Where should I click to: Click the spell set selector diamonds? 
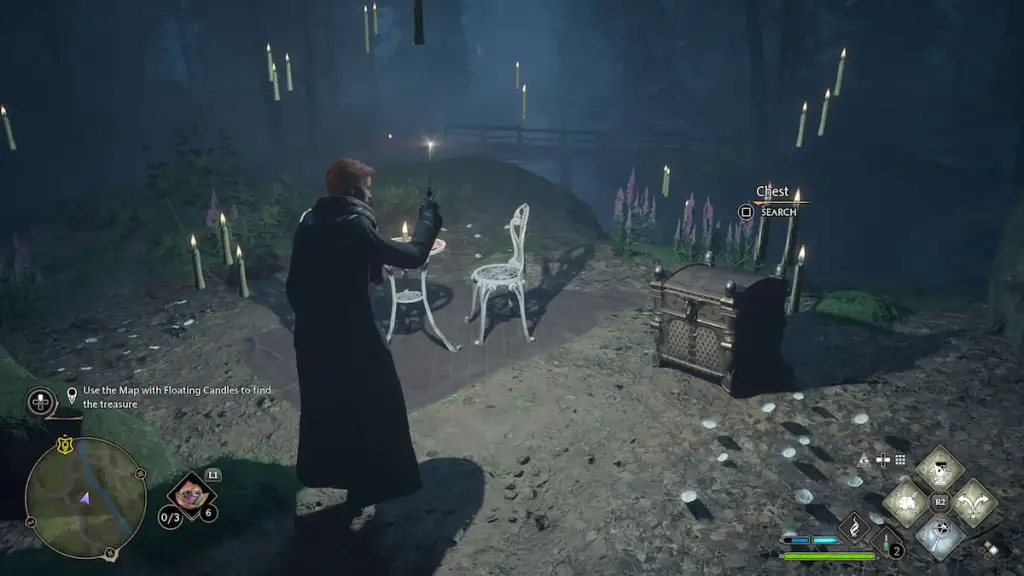click(990, 548)
